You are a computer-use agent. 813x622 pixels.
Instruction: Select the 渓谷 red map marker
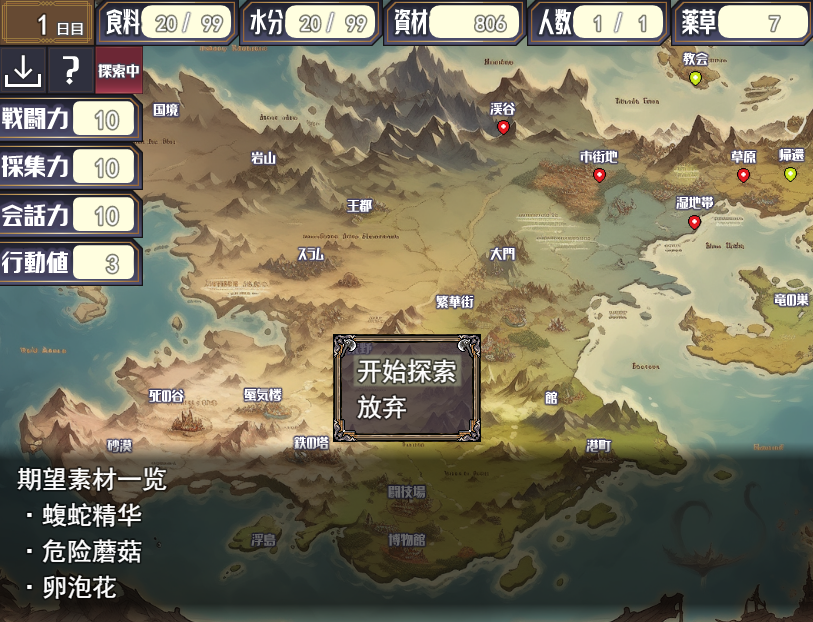[503, 127]
